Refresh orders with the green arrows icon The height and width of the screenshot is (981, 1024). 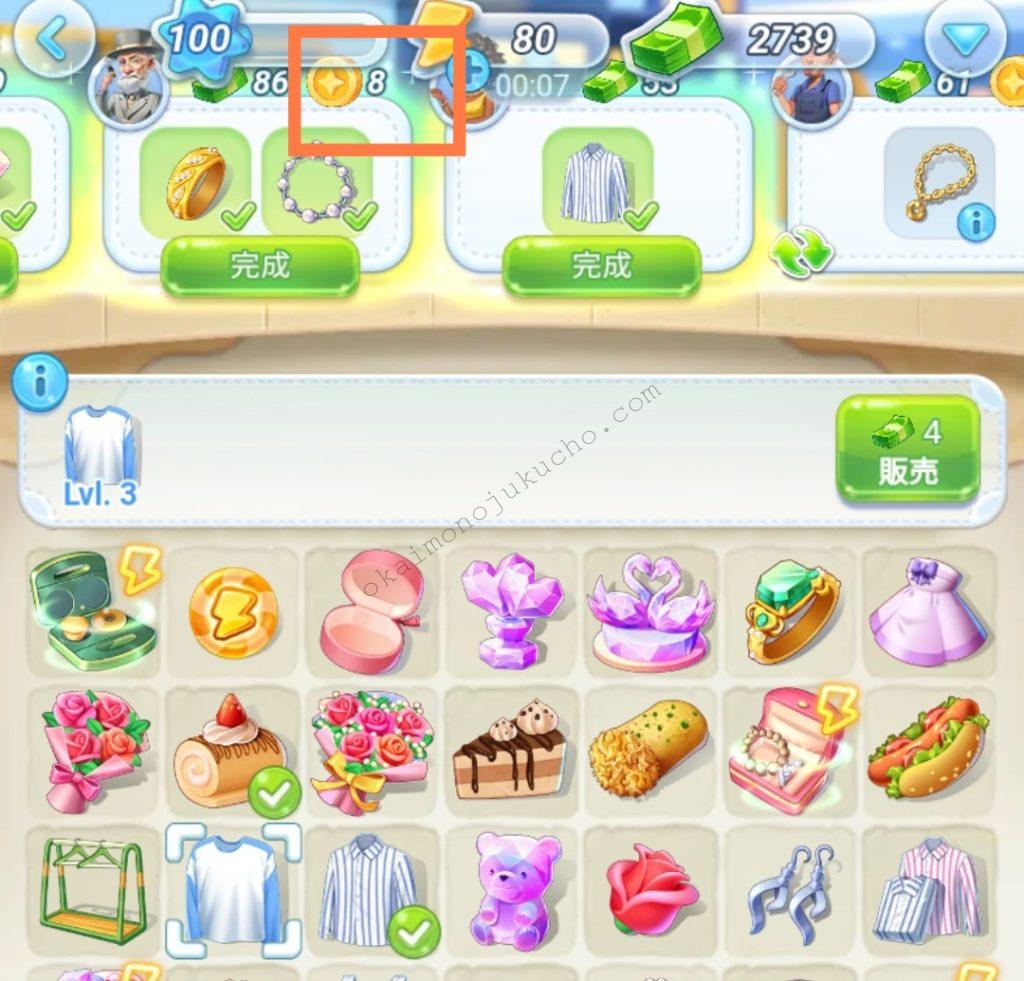point(801,251)
